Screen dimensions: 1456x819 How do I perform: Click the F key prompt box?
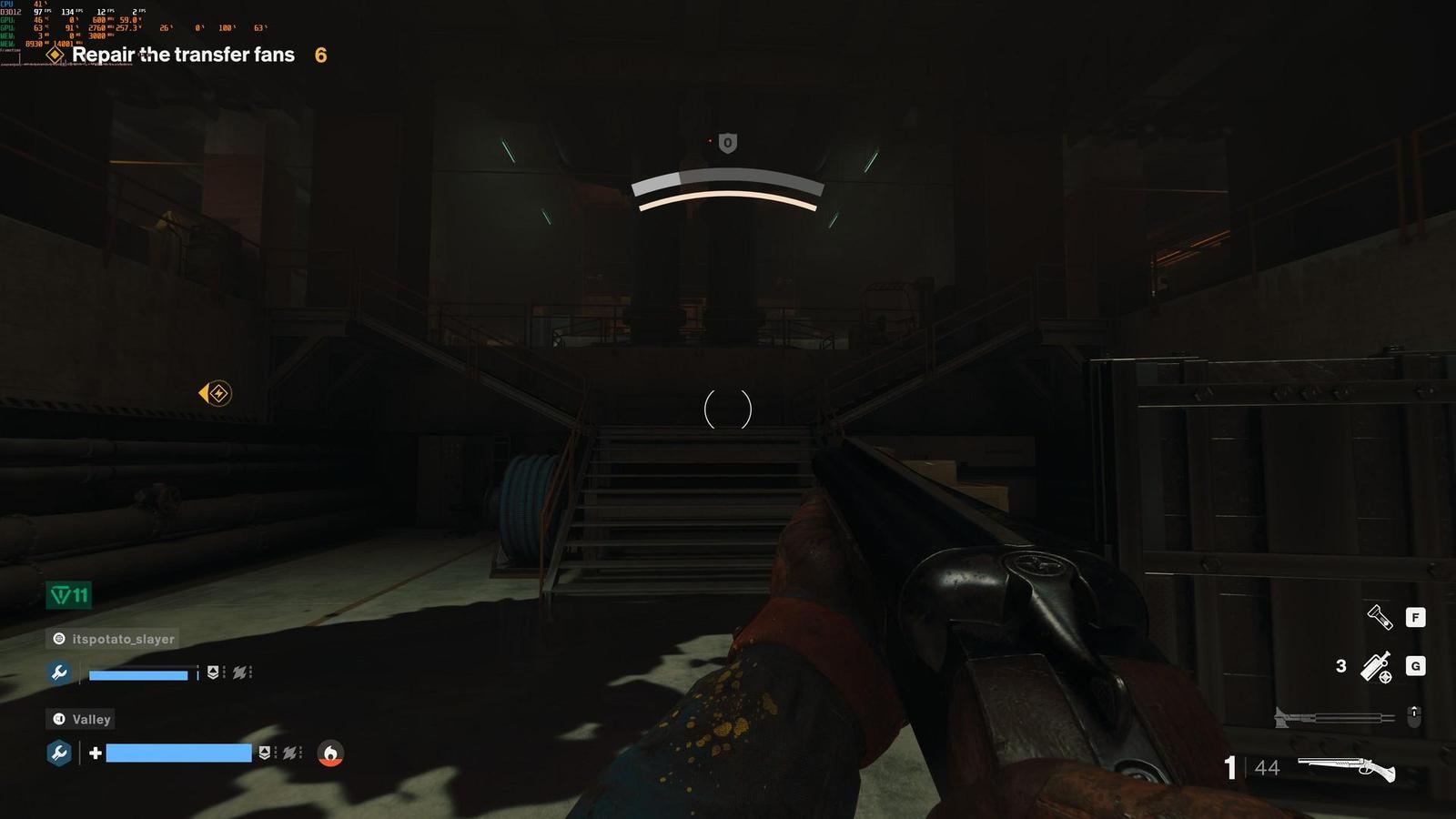[x=1416, y=617]
